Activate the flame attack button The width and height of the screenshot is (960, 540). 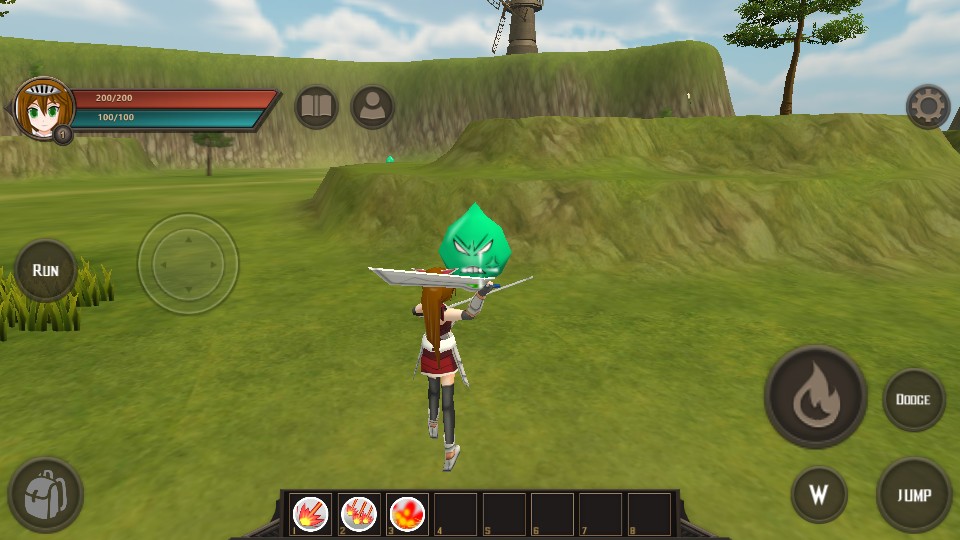pyautogui.click(x=815, y=397)
